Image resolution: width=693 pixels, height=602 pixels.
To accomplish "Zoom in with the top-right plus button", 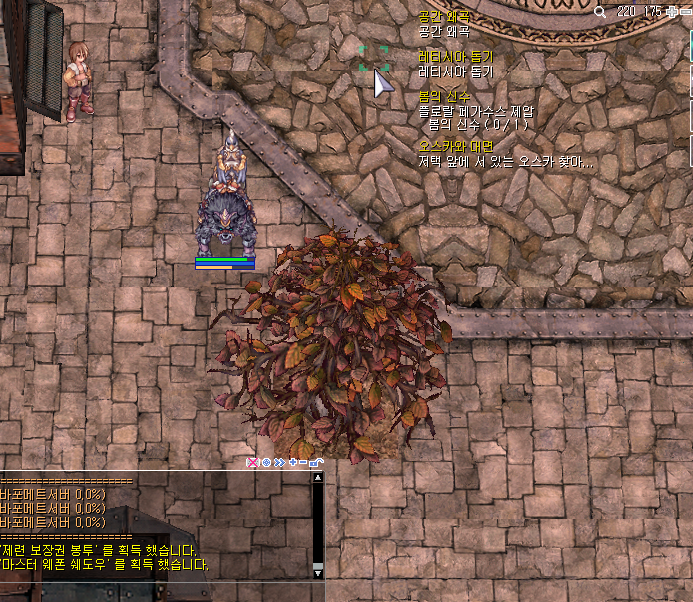I will 670,11.
